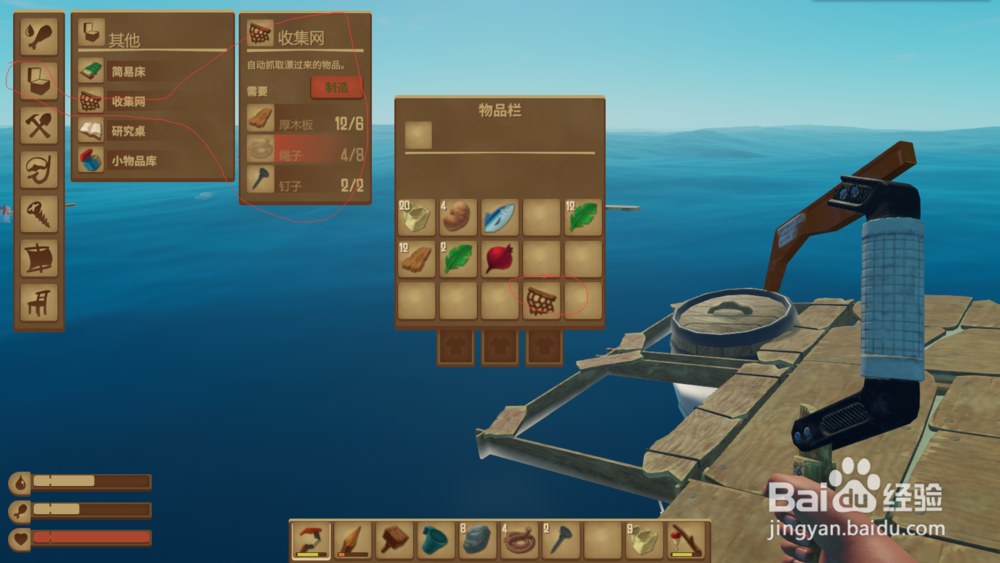
Task: Select the sail navigation crafting category
Action: click(x=40, y=257)
